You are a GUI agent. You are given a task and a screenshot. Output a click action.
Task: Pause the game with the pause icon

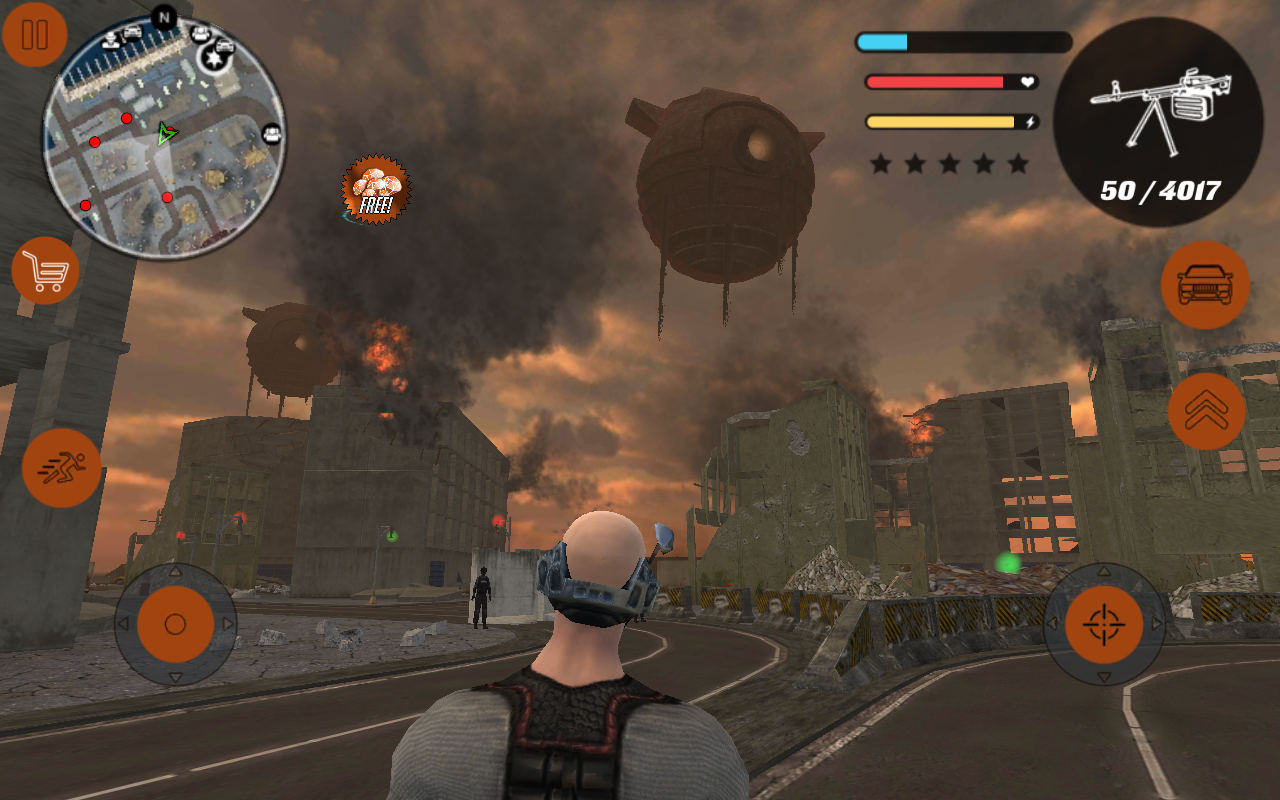[x=34, y=36]
